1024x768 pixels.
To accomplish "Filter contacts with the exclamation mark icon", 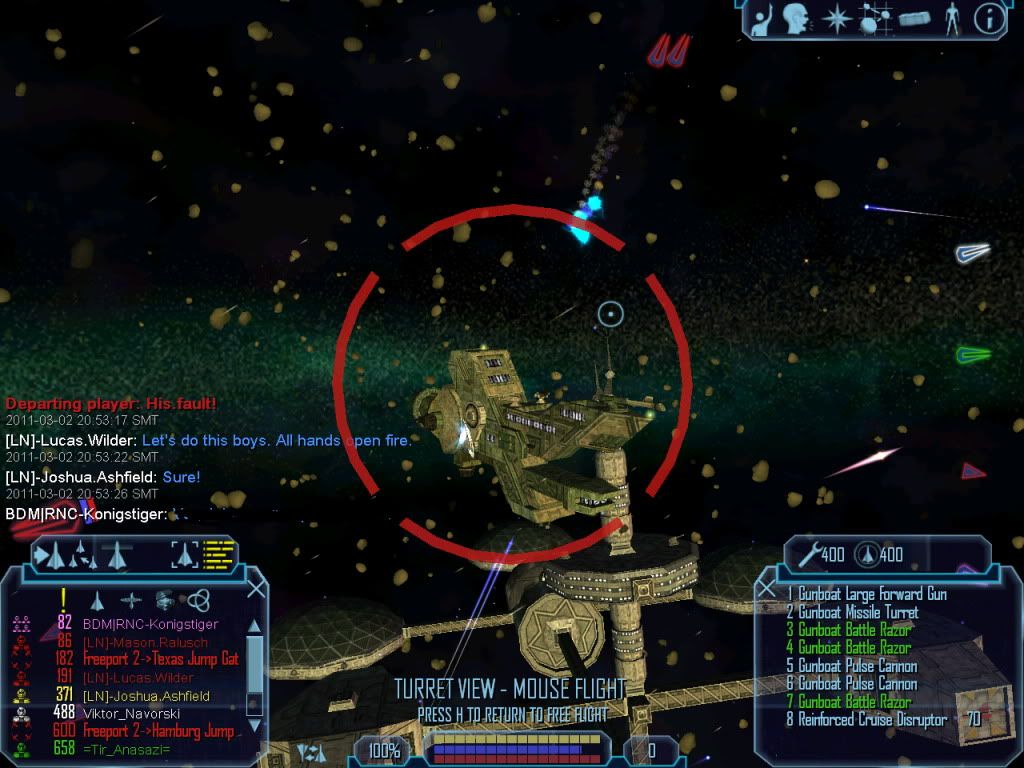I will [x=63, y=599].
